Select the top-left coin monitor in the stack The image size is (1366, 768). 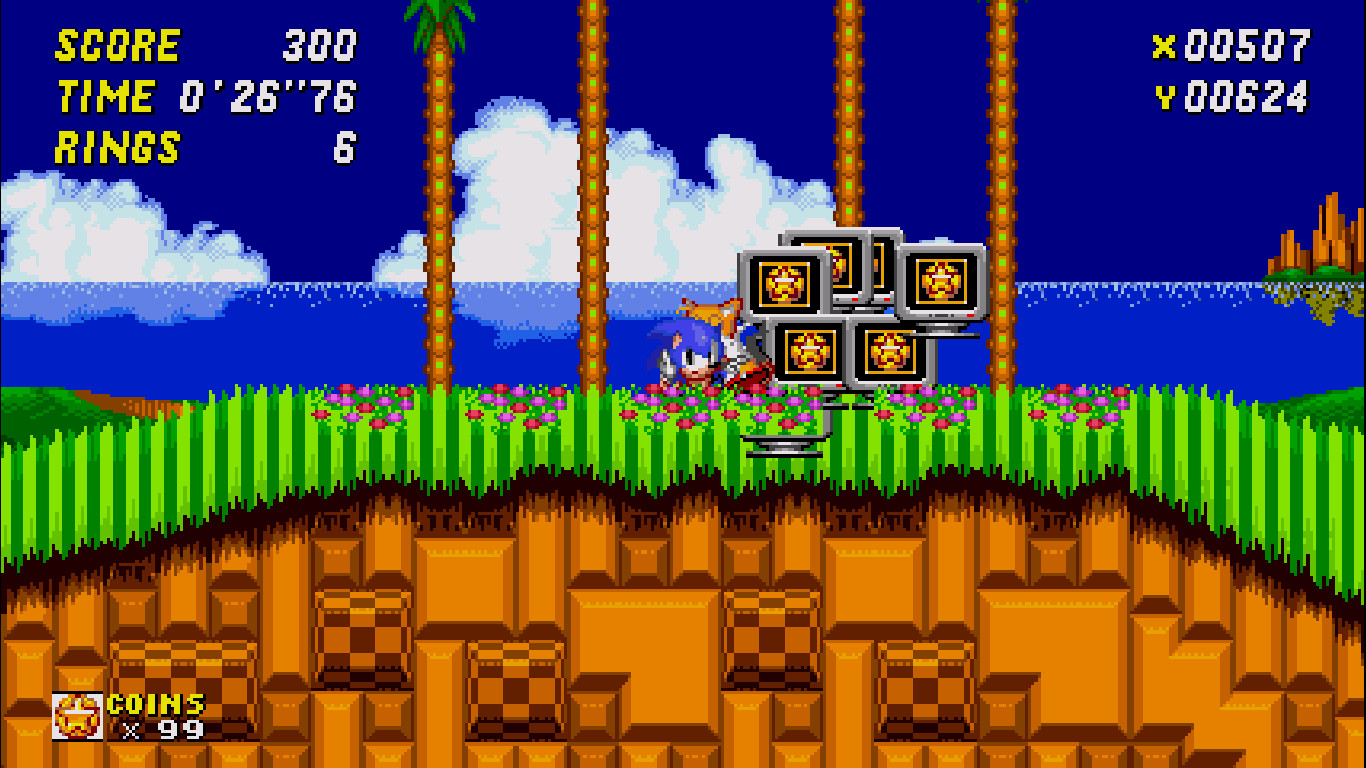(x=784, y=283)
